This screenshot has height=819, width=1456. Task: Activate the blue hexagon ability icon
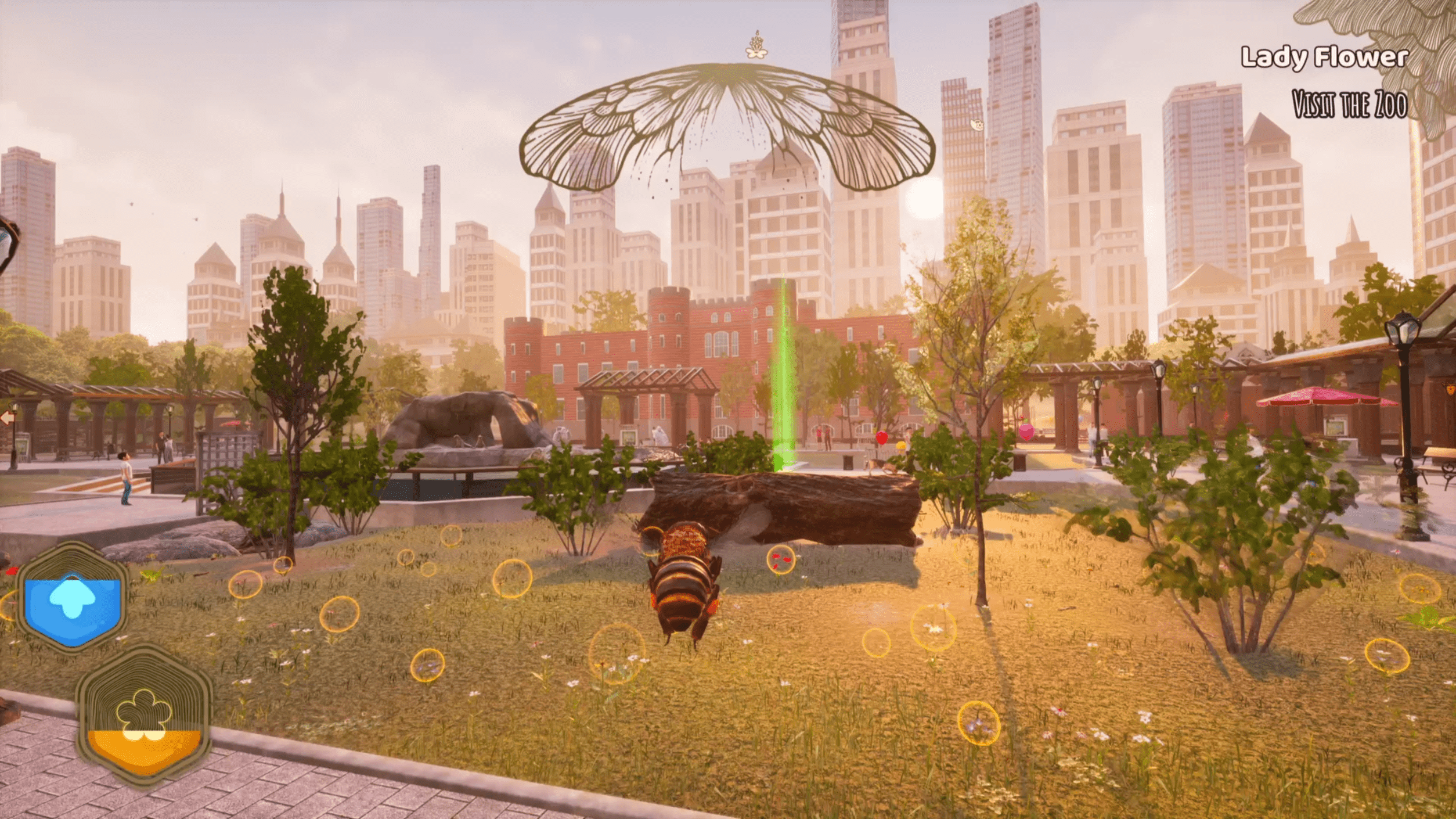click(x=72, y=599)
